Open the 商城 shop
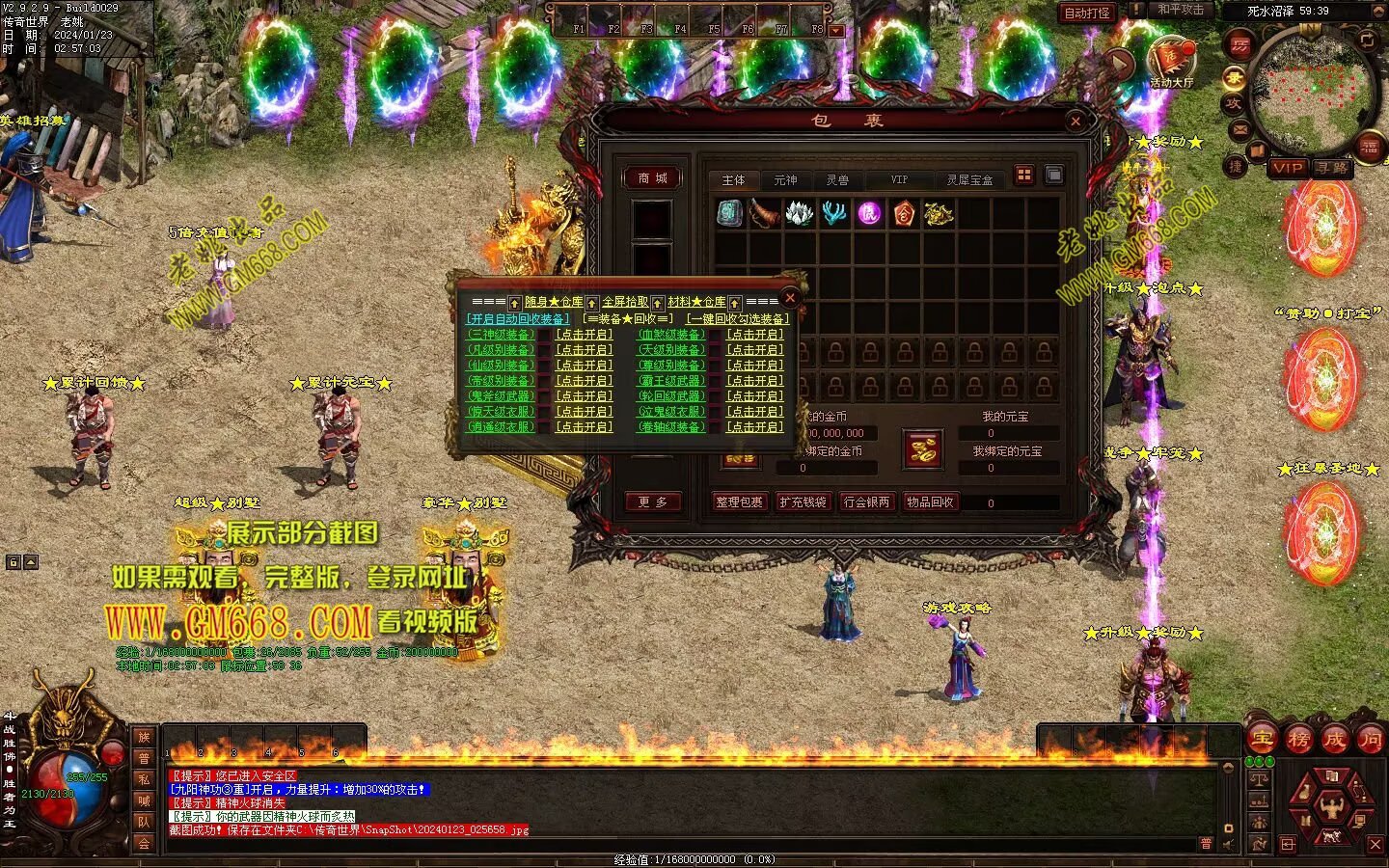Image resolution: width=1389 pixels, height=868 pixels. click(652, 178)
